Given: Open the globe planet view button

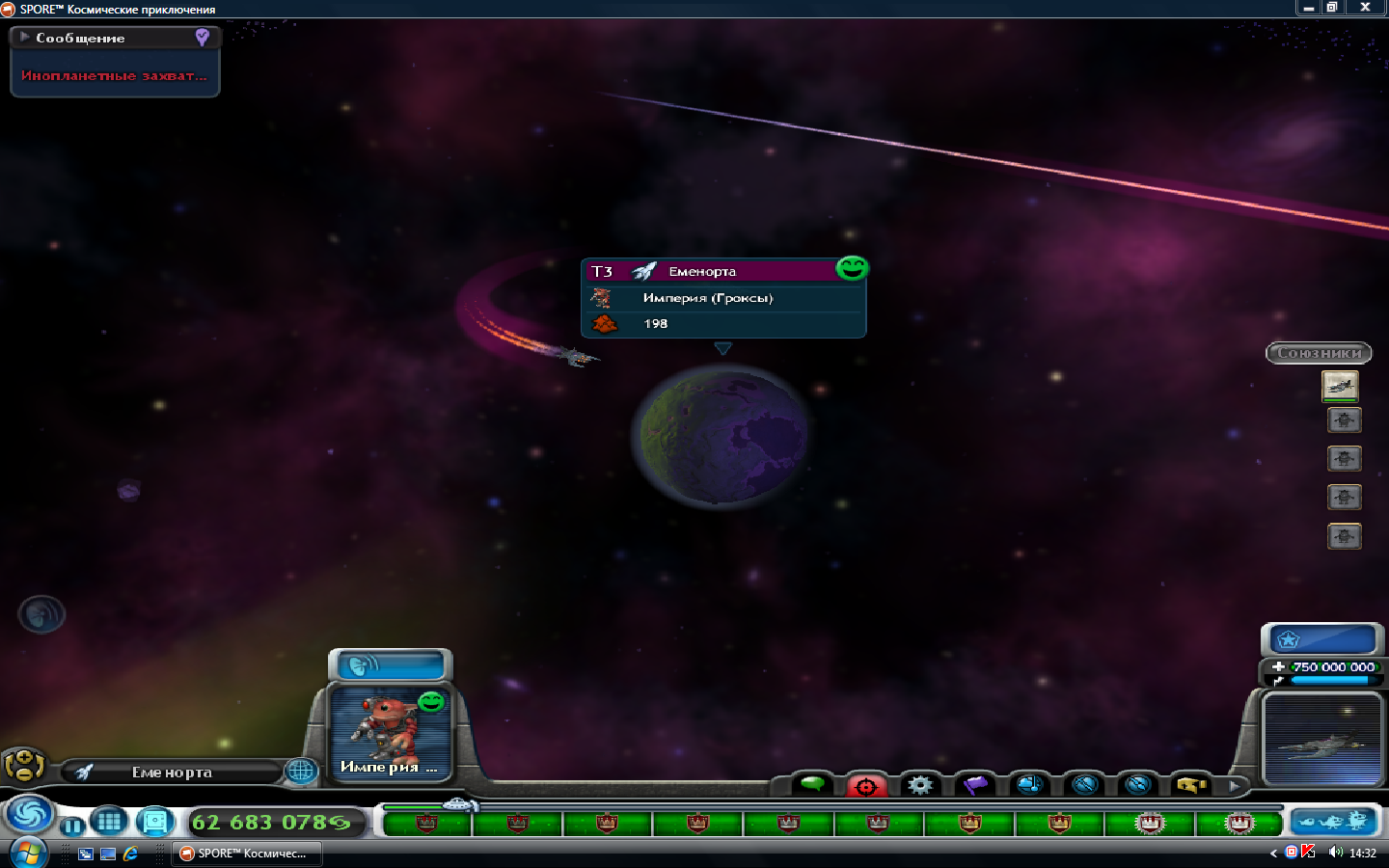Looking at the screenshot, I should point(302,771).
